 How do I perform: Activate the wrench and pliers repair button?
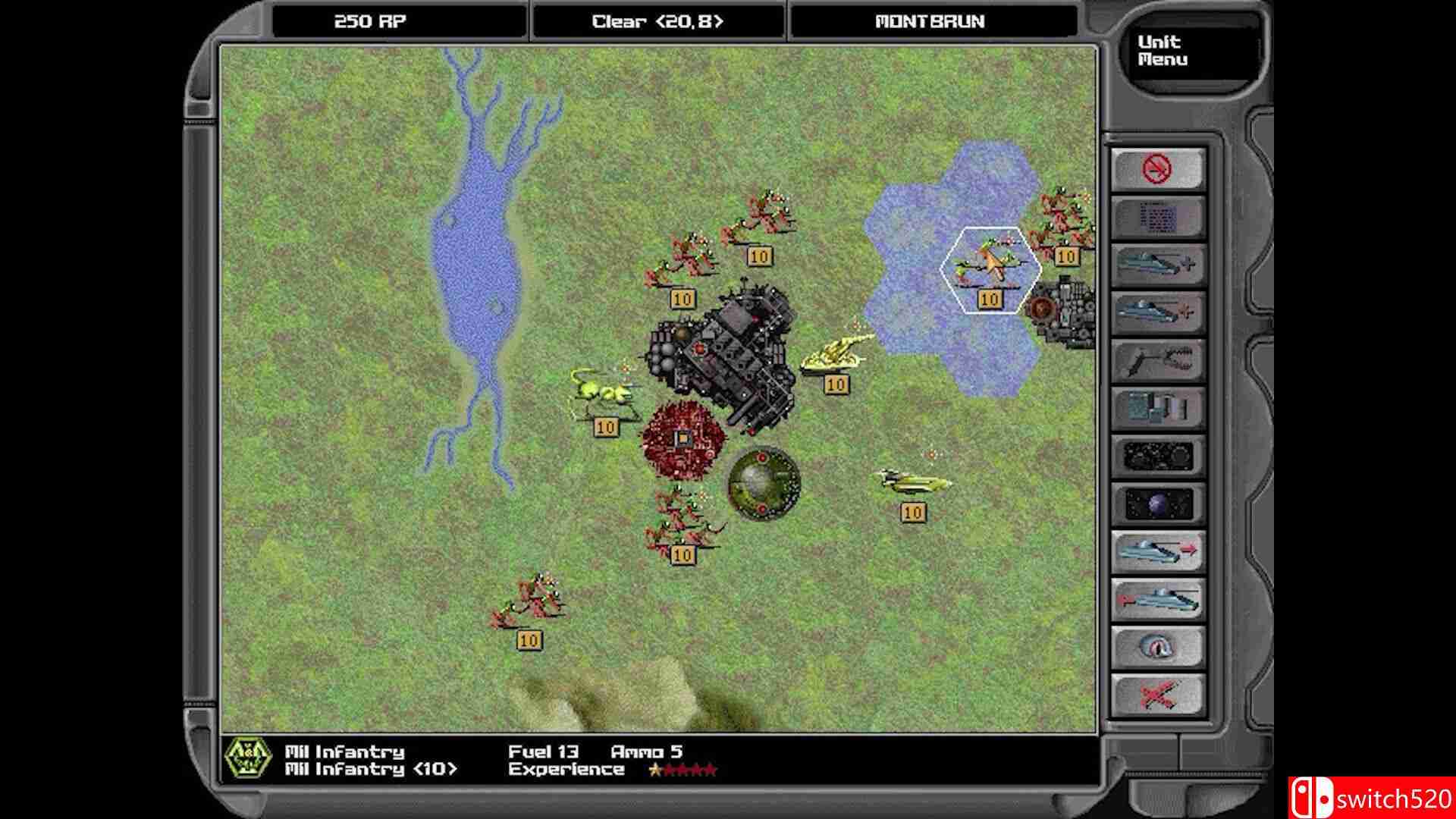pyautogui.click(x=1157, y=360)
